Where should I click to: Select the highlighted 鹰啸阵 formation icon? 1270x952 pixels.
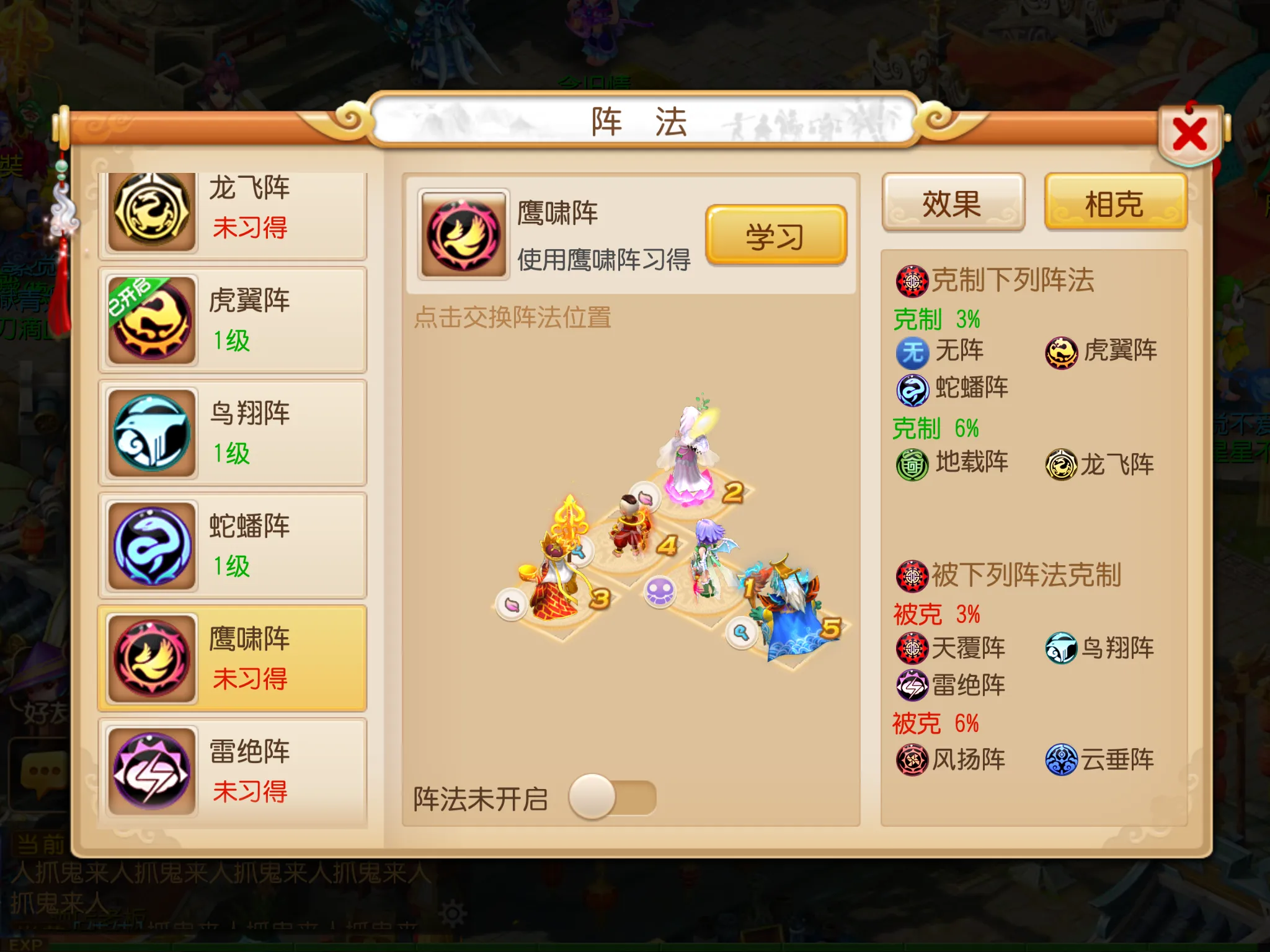pyautogui.click(x=151, y=656)
